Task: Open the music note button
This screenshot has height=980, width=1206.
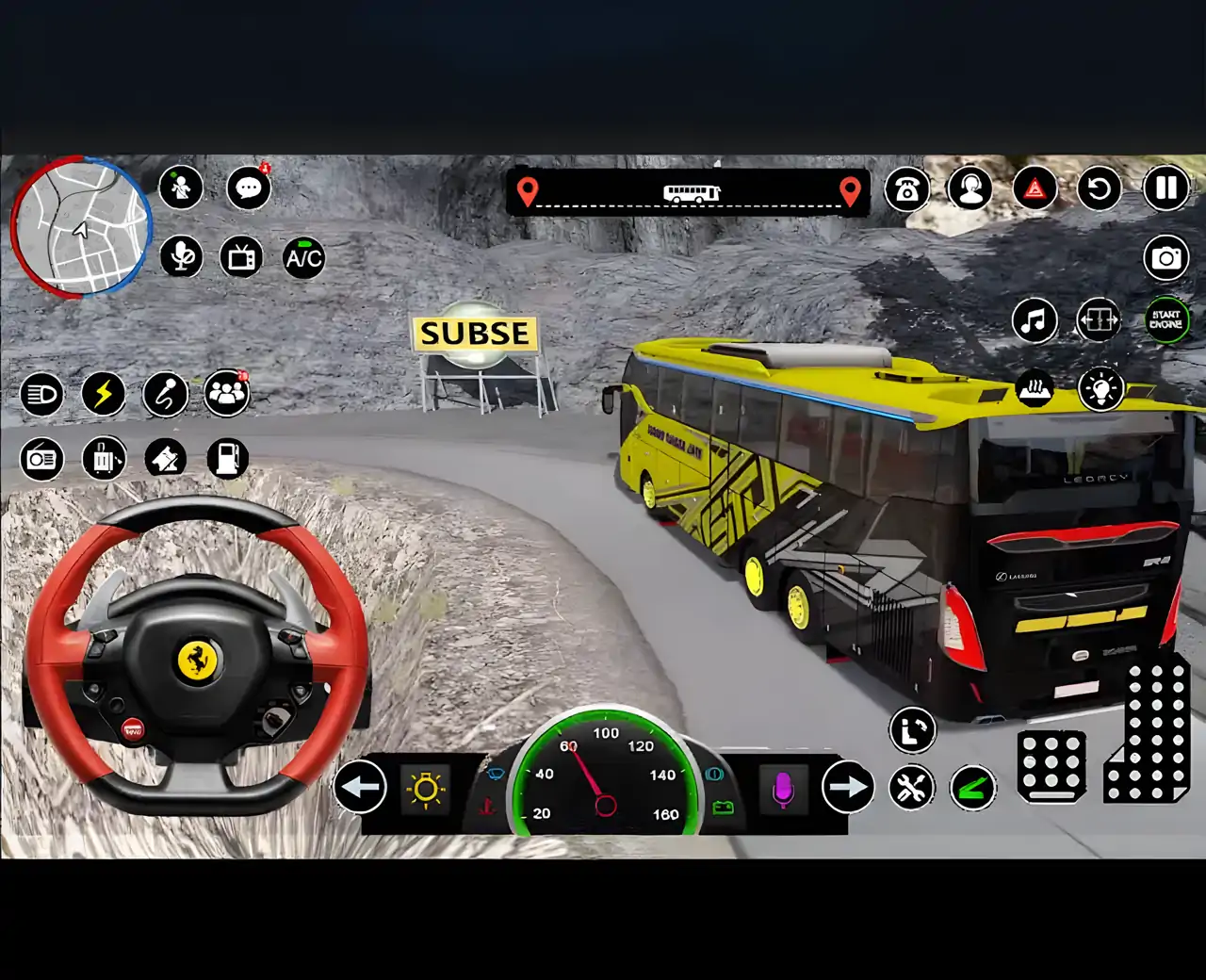Action: (x=1035, y=320)
